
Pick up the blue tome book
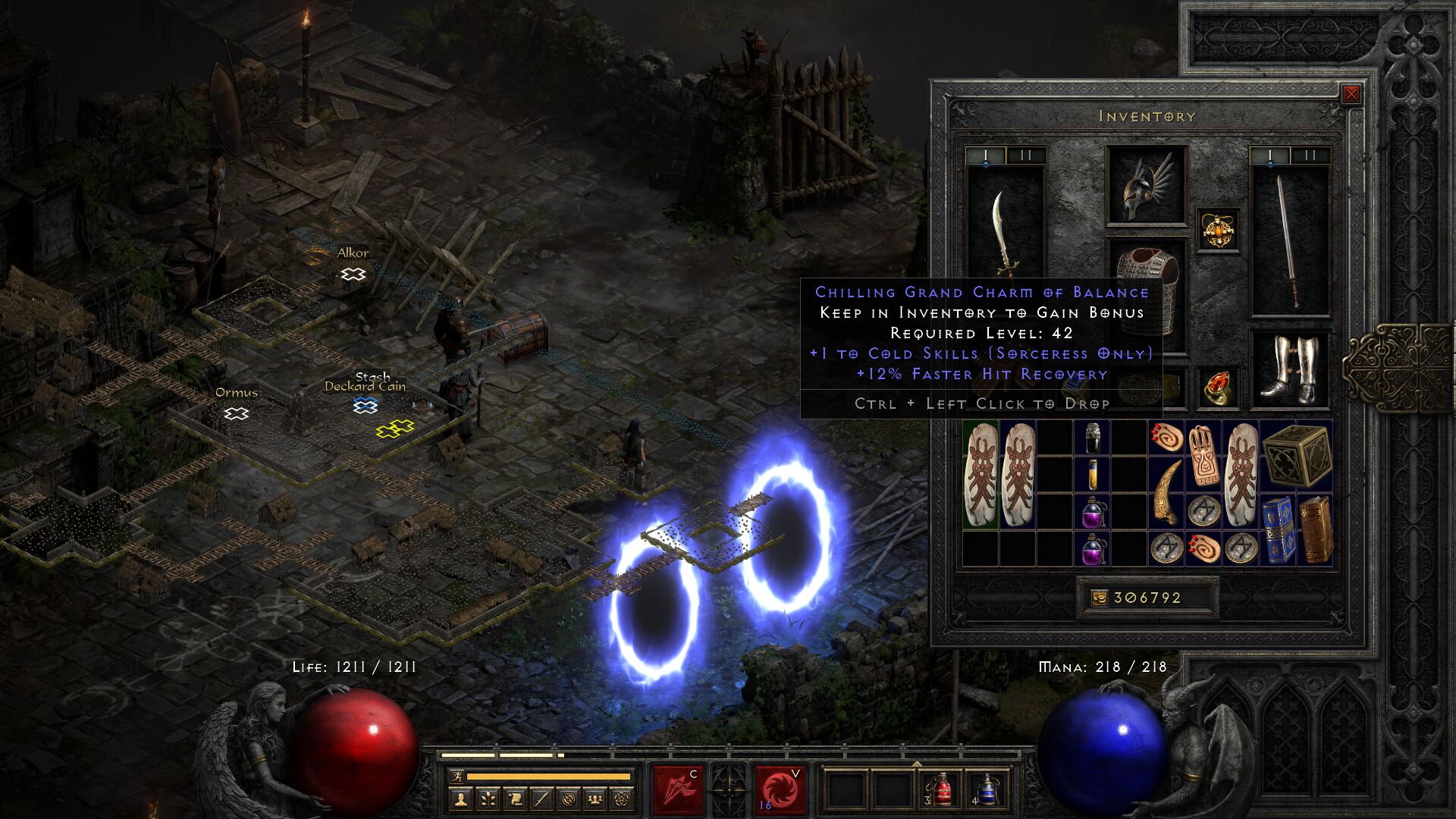pyautogui.click(x=1278, y=530)
